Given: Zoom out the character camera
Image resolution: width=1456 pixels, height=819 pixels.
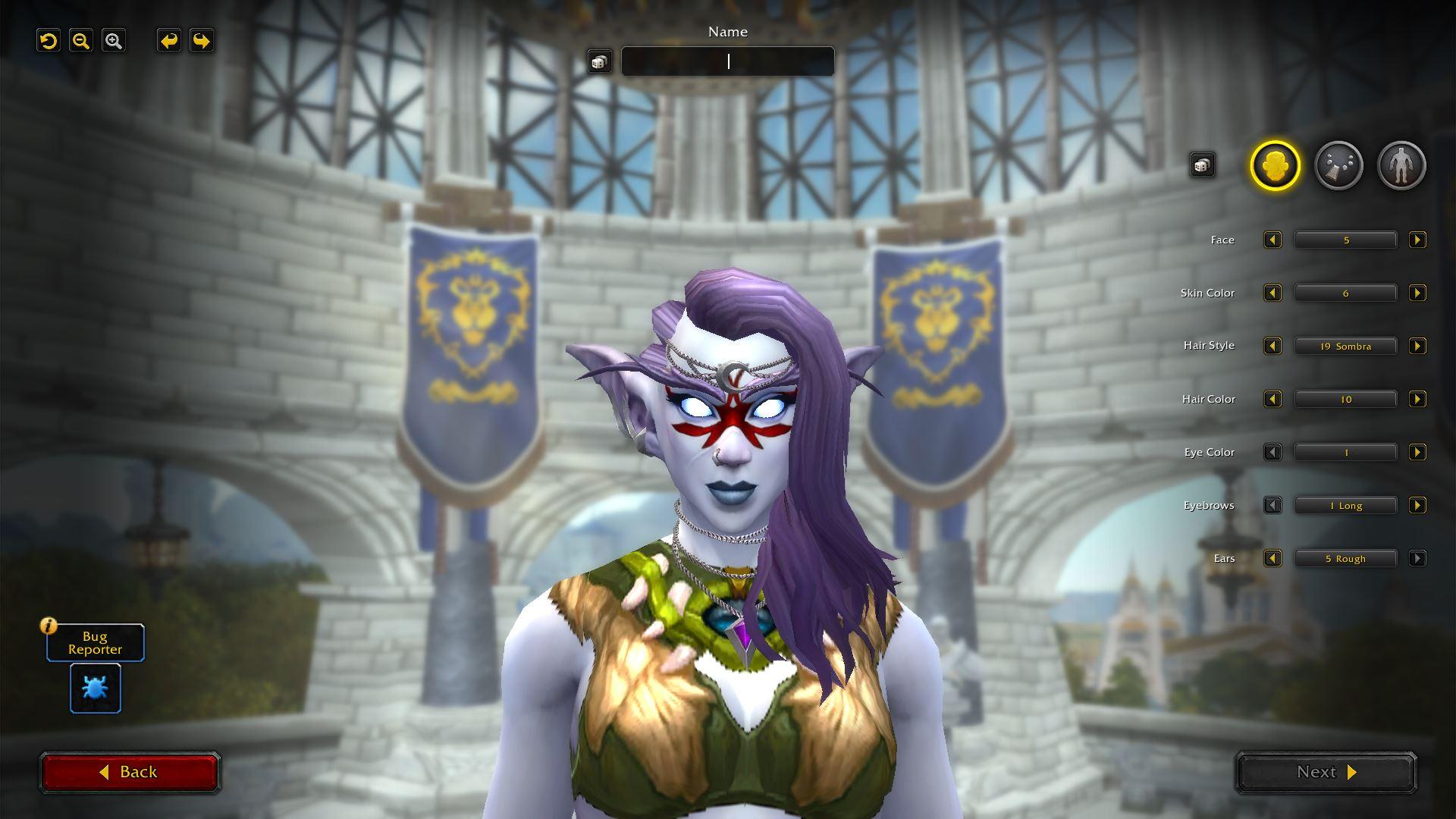Looking at the screenshot, I should (x=81, y=41).
